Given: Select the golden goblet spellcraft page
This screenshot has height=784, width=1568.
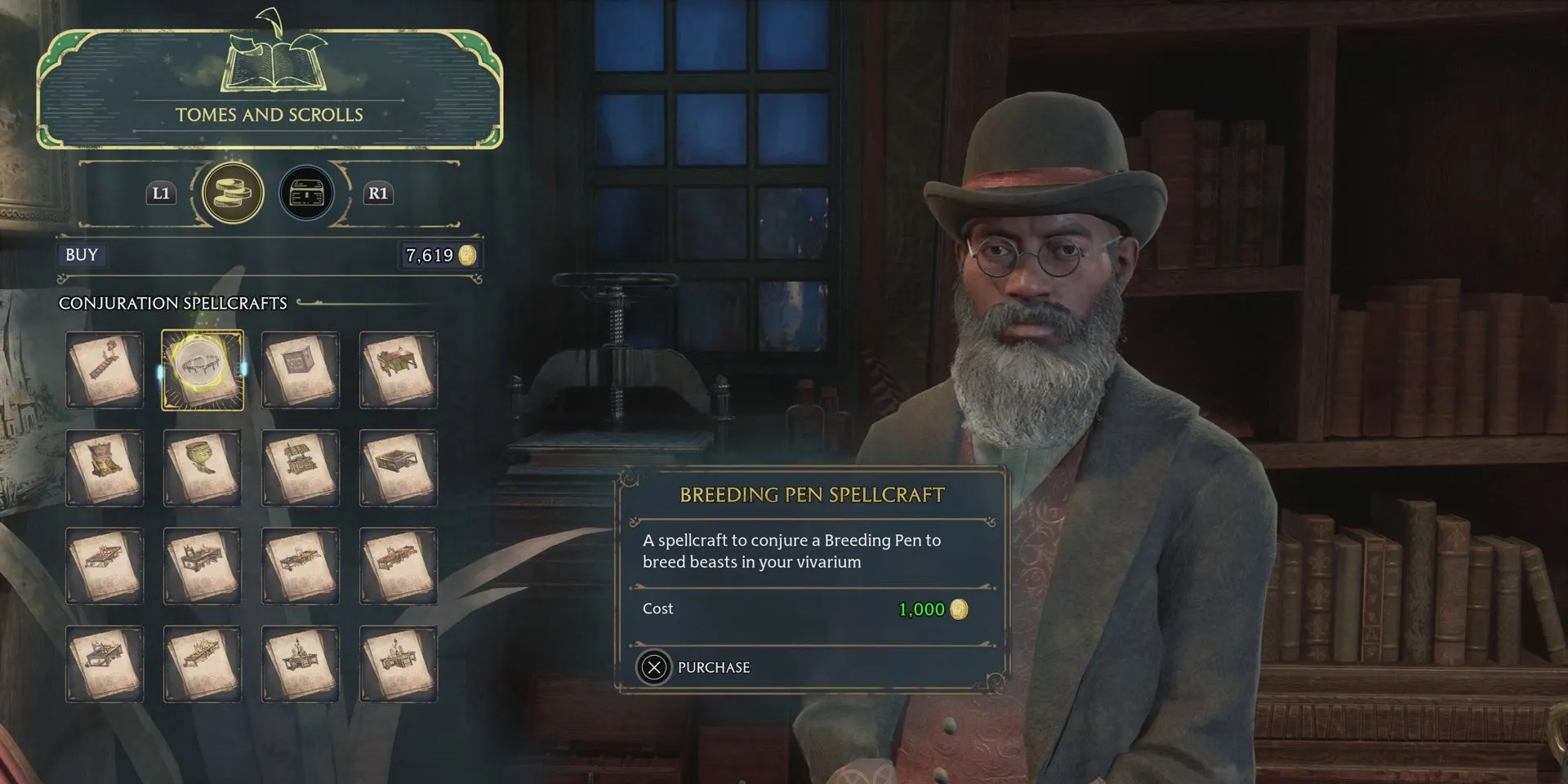Looking at the screenshot, I should point(203,468).
